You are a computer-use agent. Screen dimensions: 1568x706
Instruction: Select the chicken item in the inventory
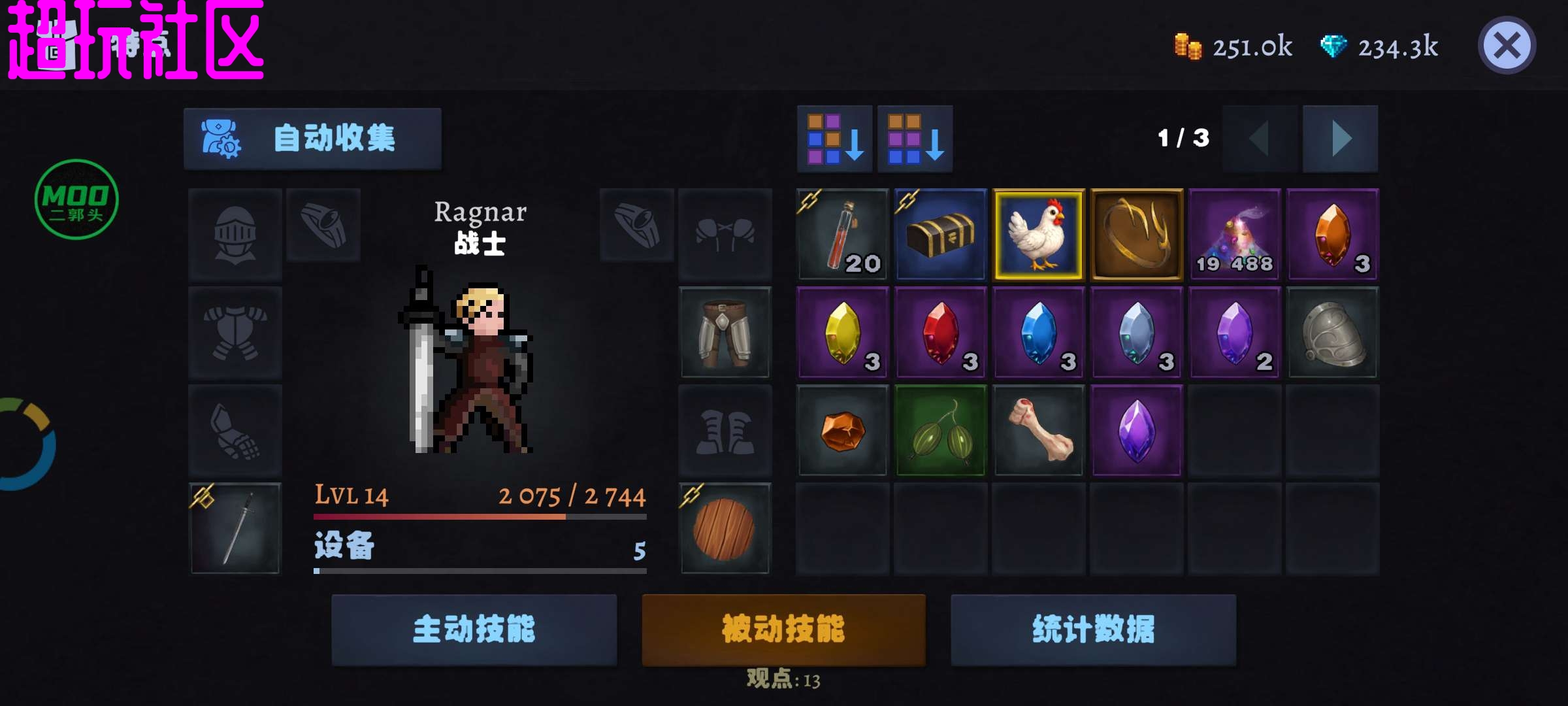click(1039, 235)
